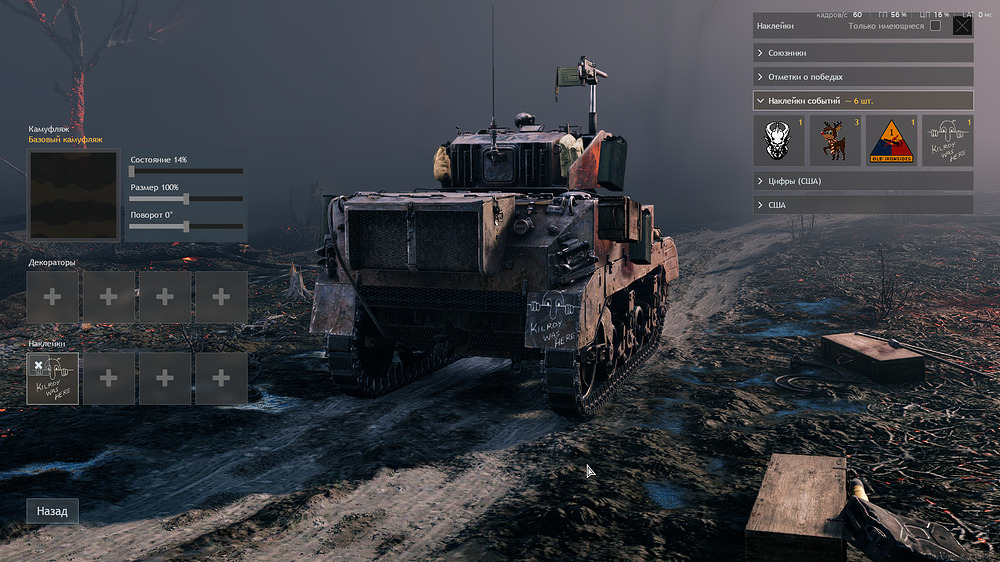Viewport: 1000px width, 562px height.
Task: Expand the Цифры (США) category
Action: pyautogui.click(x=862, y=180)
